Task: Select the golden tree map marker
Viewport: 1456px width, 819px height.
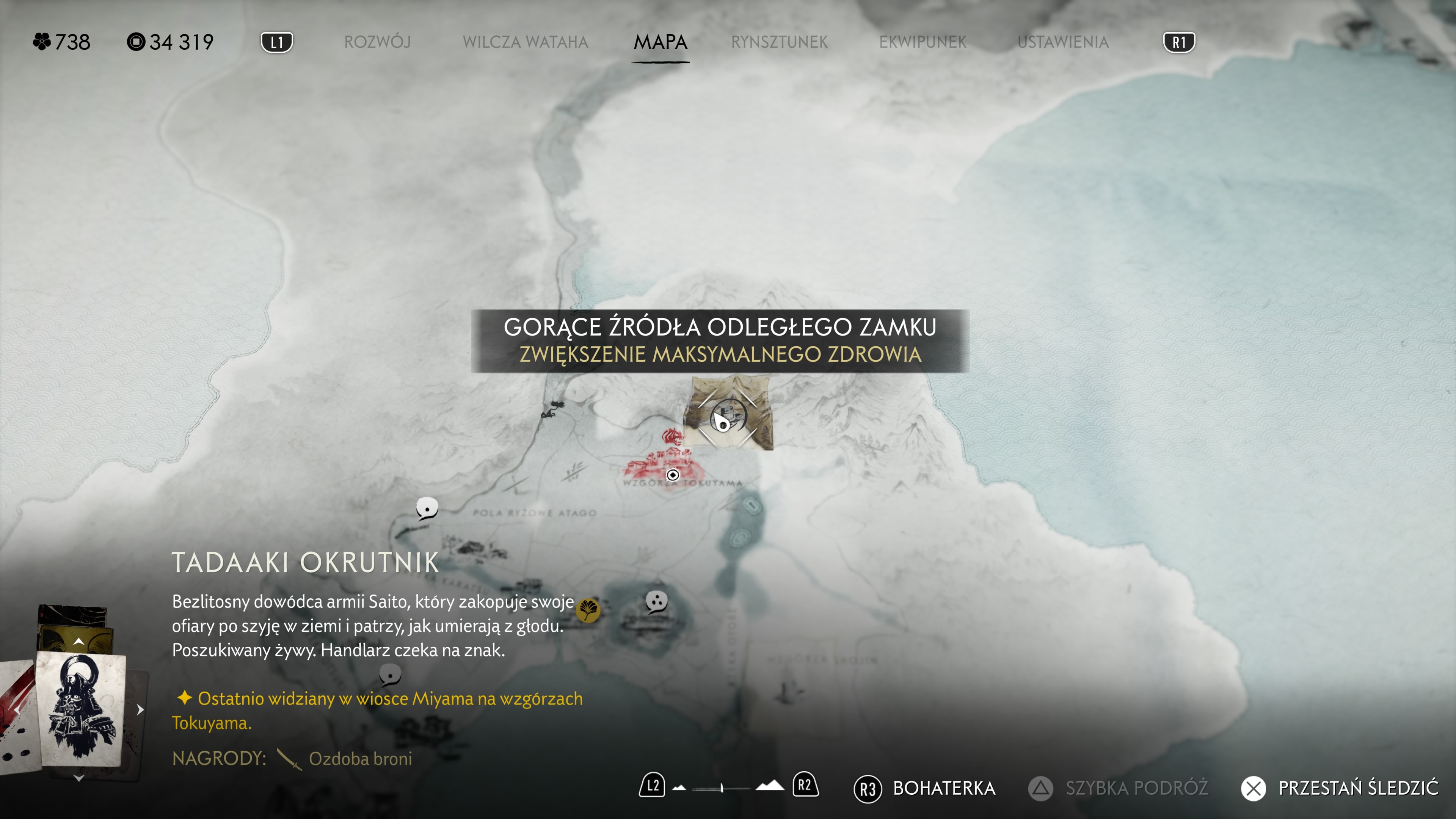Action: 588,610
